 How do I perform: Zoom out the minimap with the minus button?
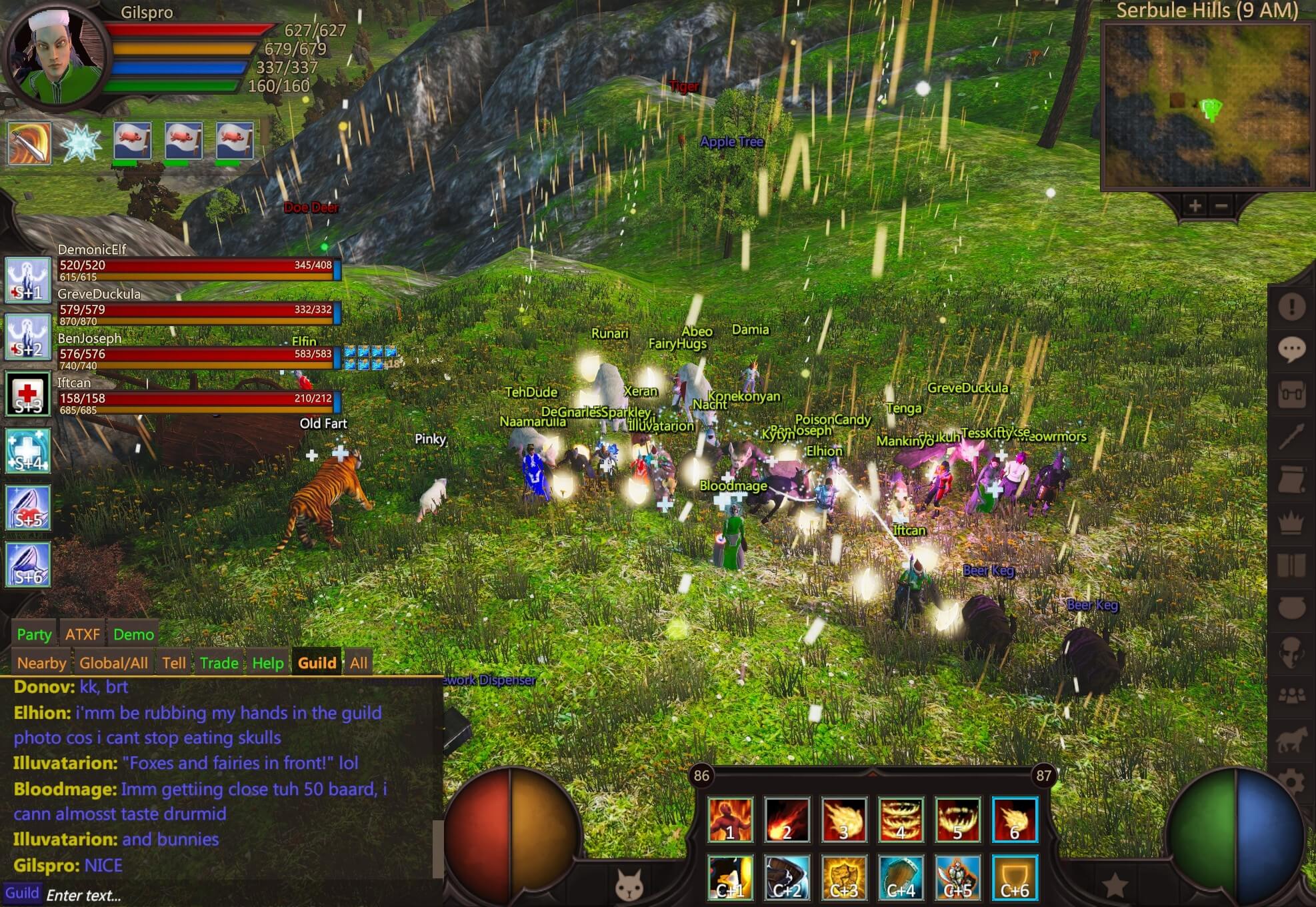1221,206
